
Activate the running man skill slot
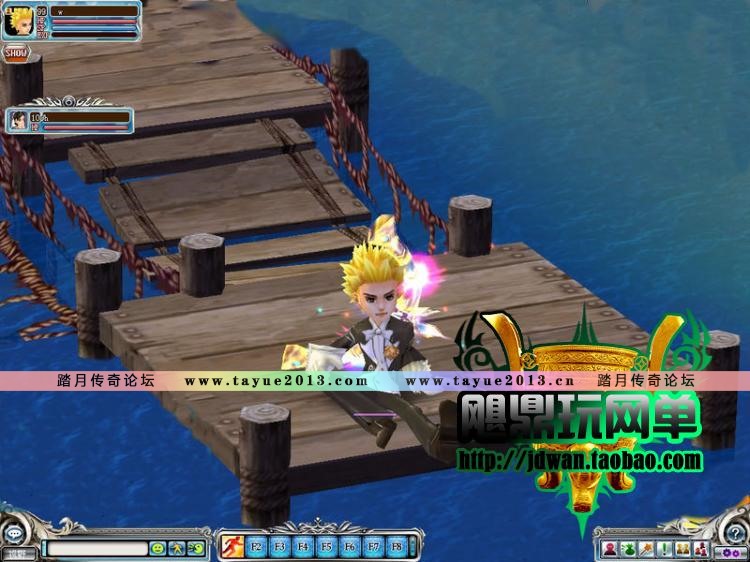click(233, 547)
